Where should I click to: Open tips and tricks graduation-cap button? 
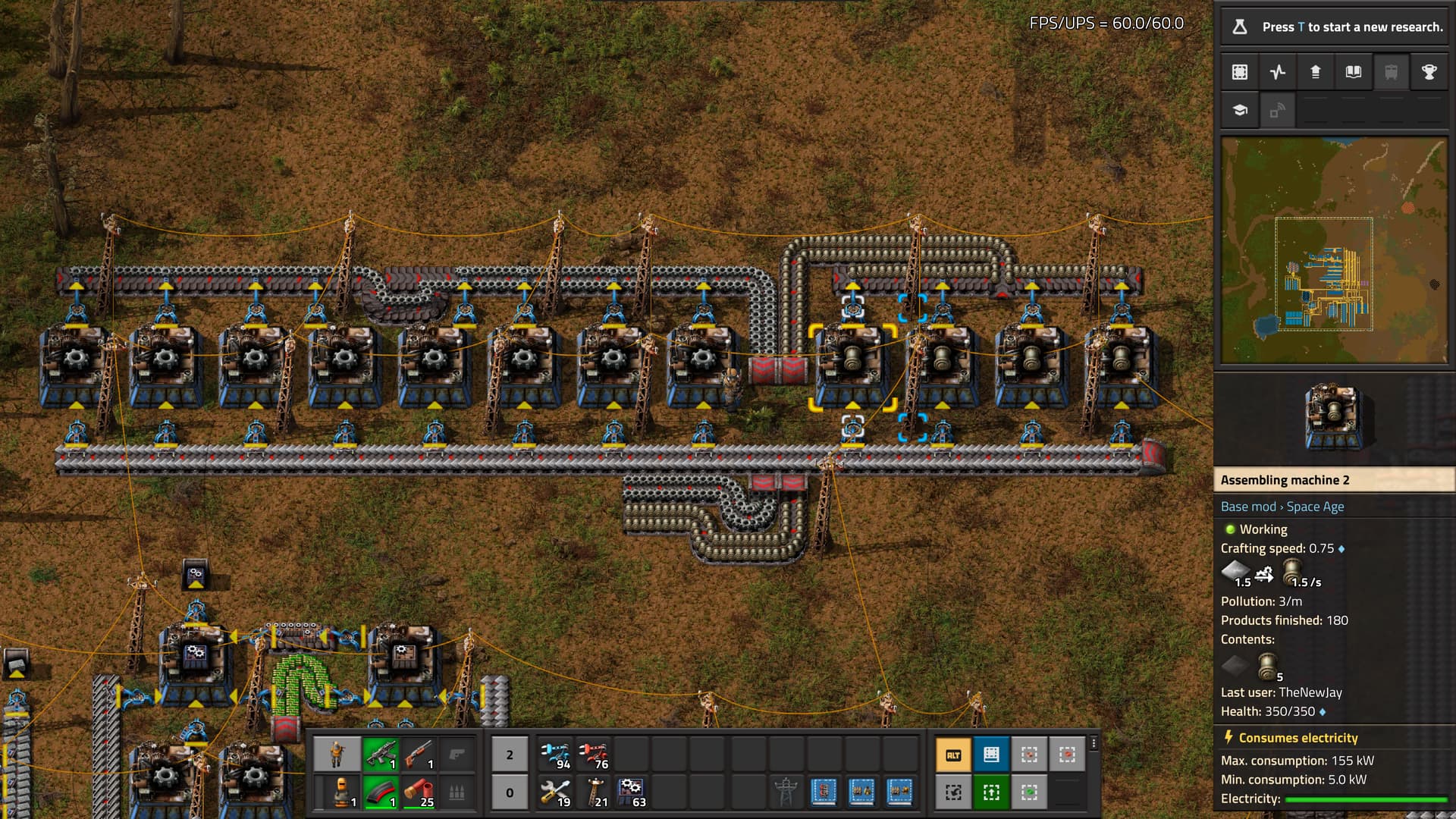click(1240, 110)
